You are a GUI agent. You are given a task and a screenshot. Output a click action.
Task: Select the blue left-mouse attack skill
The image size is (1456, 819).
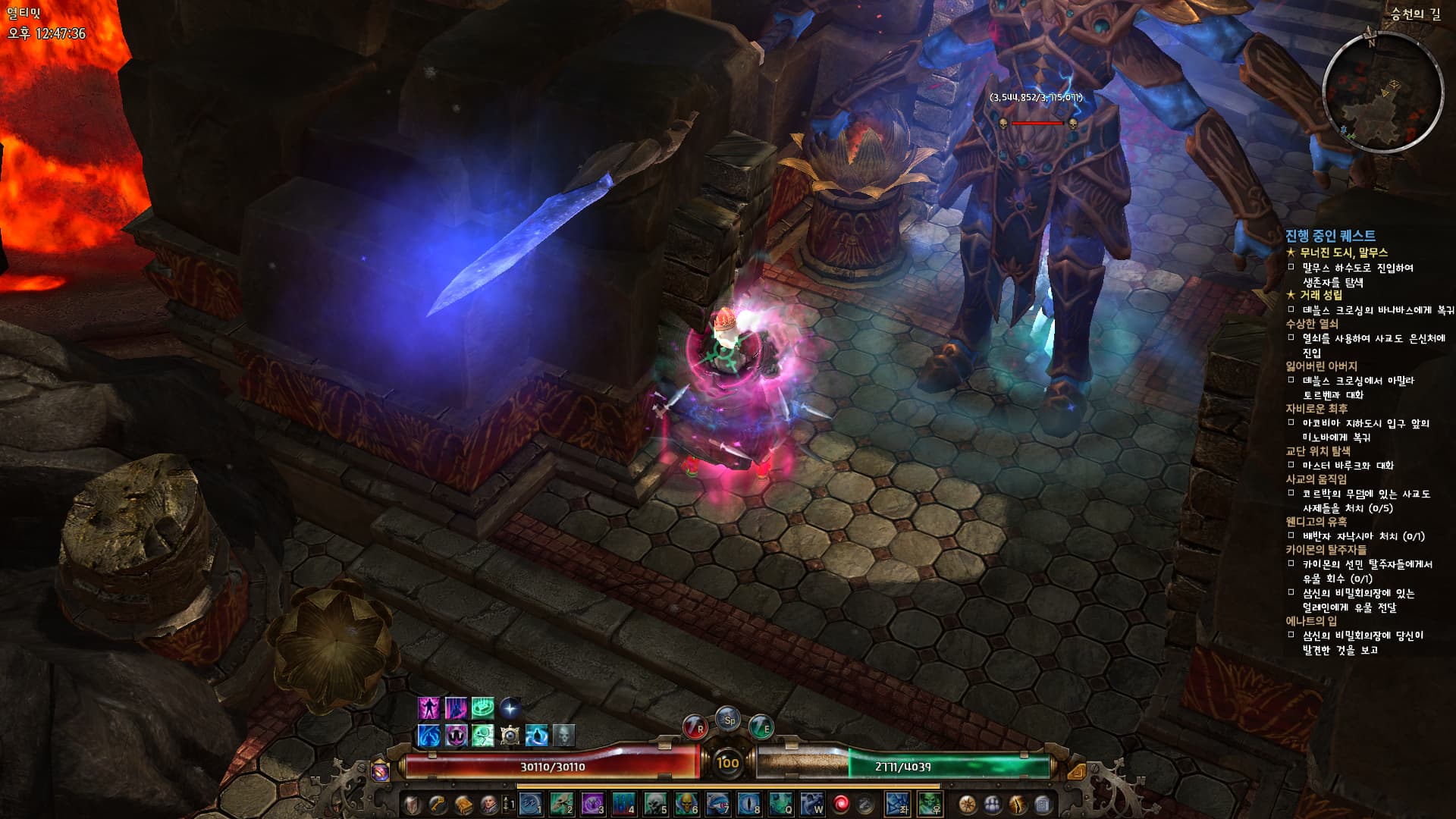[x=898, y=804]
